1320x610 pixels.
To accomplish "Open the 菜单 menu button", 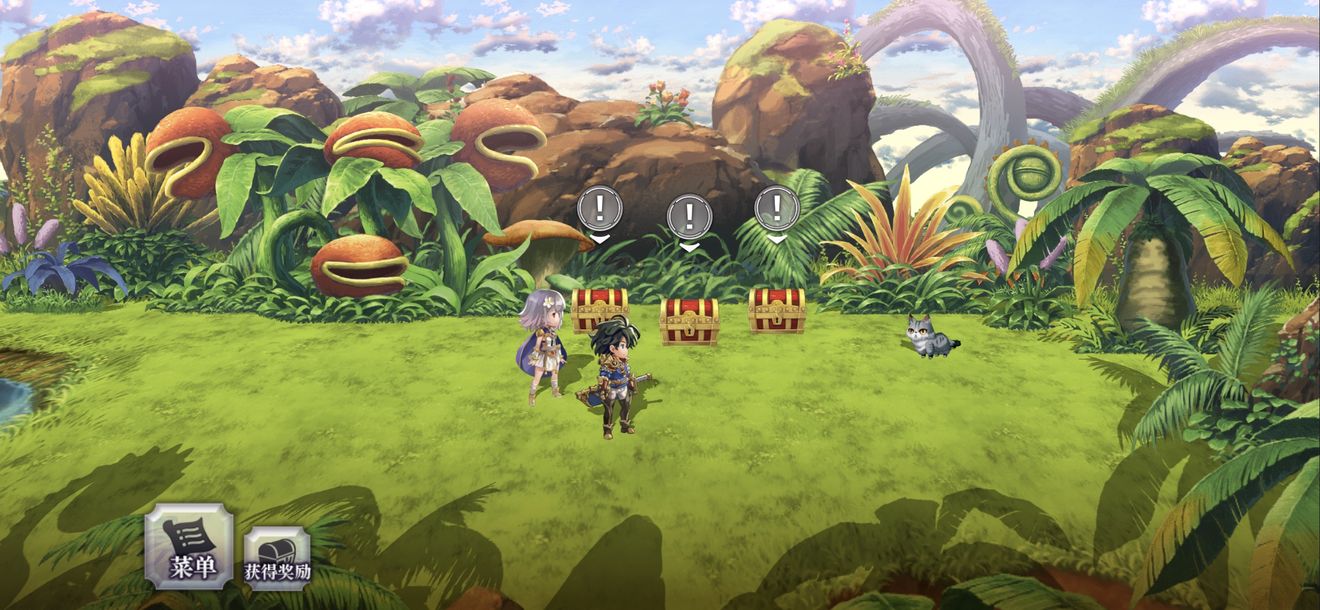I will point(189,547).
